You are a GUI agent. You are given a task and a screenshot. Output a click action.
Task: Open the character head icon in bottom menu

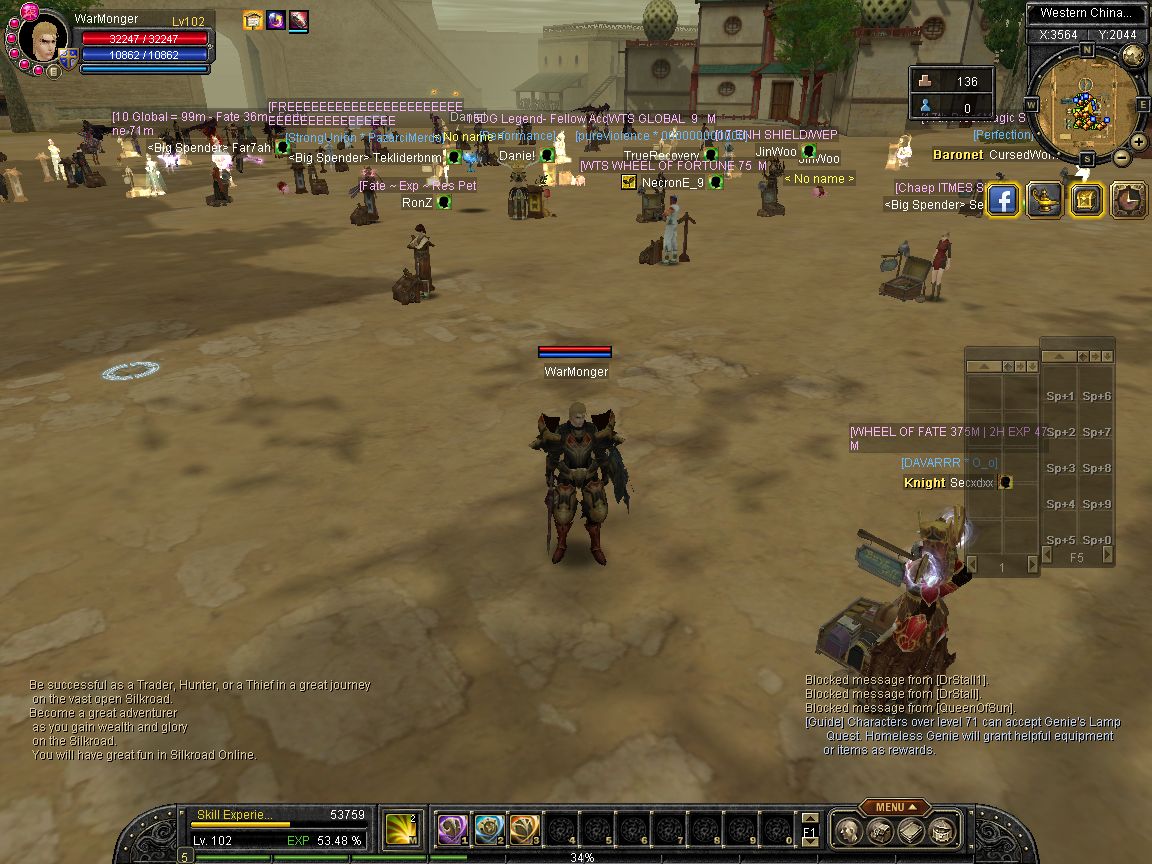pyautogui.click(x=848, y=830)
